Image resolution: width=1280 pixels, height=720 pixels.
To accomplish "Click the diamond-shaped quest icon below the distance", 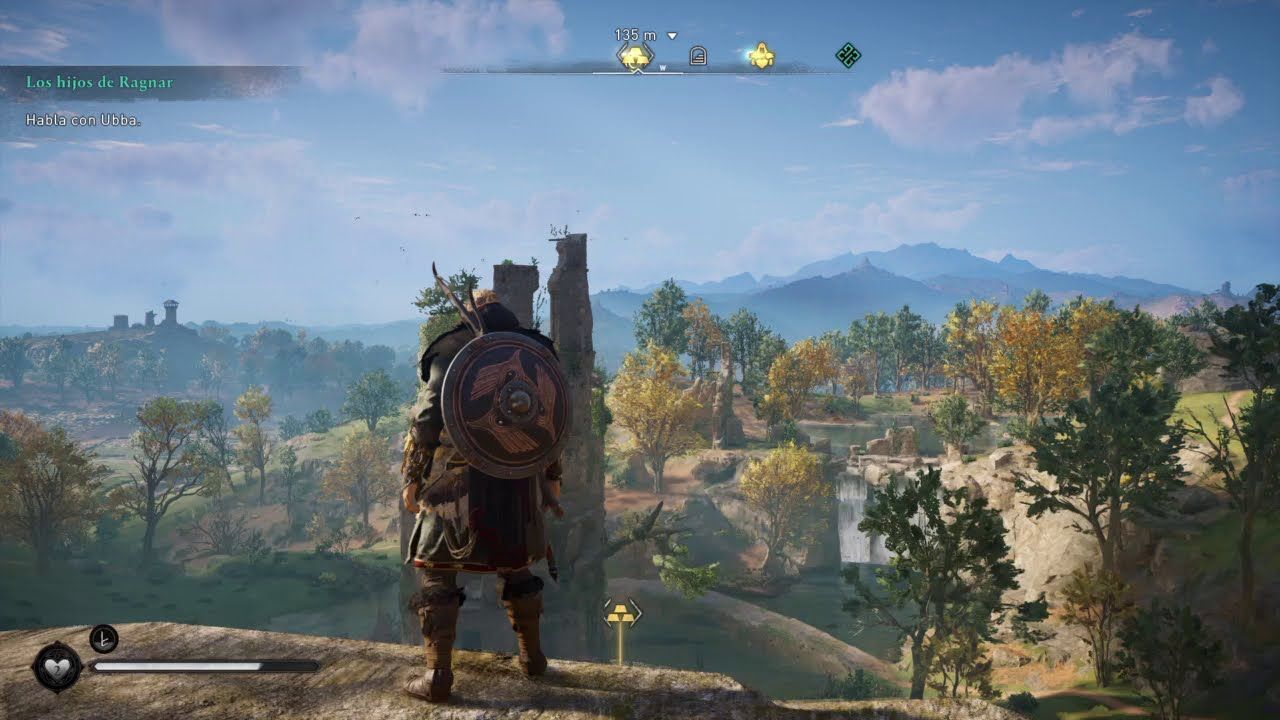I will (x=636, y=55).
